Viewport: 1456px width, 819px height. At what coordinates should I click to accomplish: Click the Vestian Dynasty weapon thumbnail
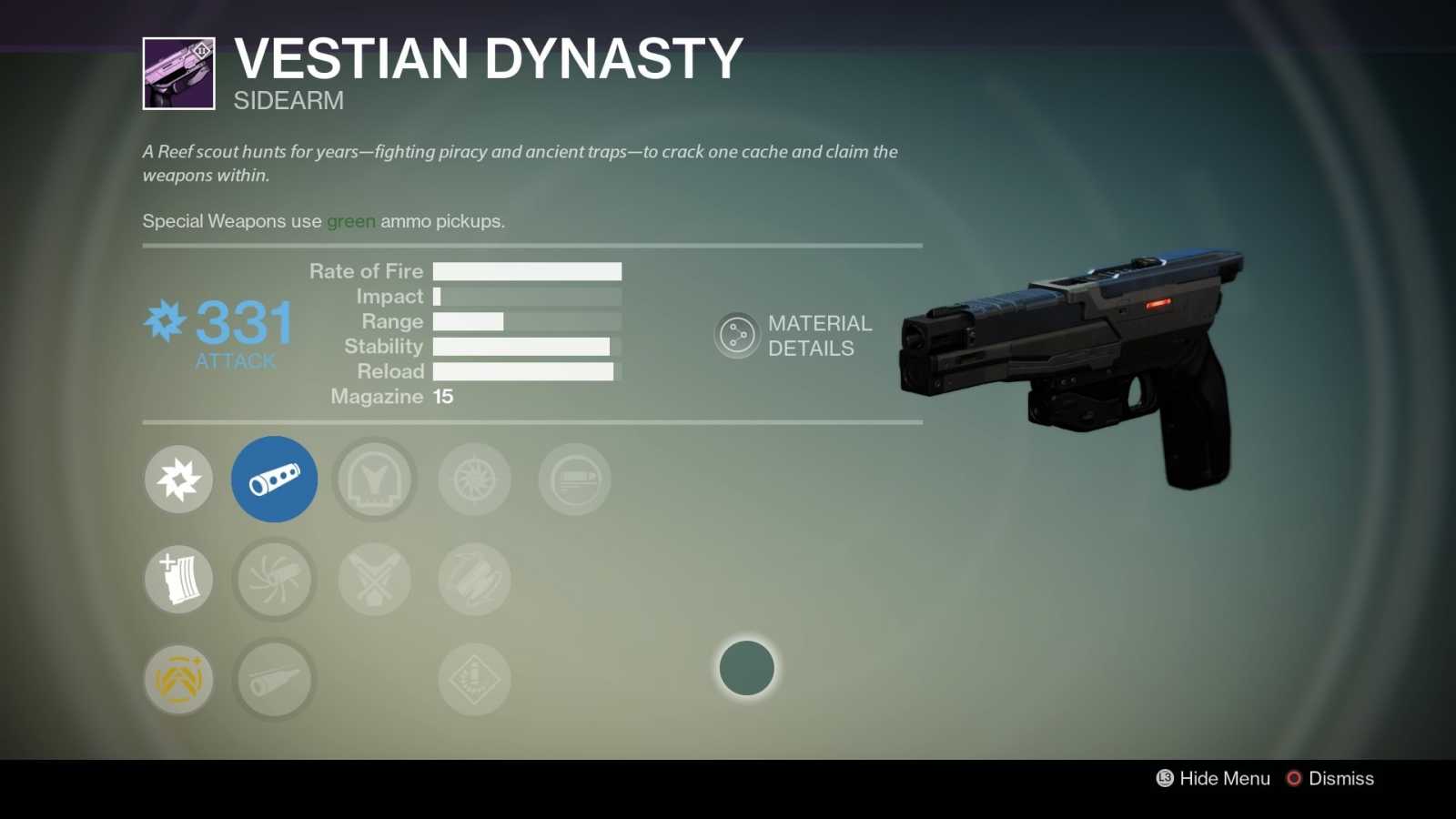coord(178,73)
